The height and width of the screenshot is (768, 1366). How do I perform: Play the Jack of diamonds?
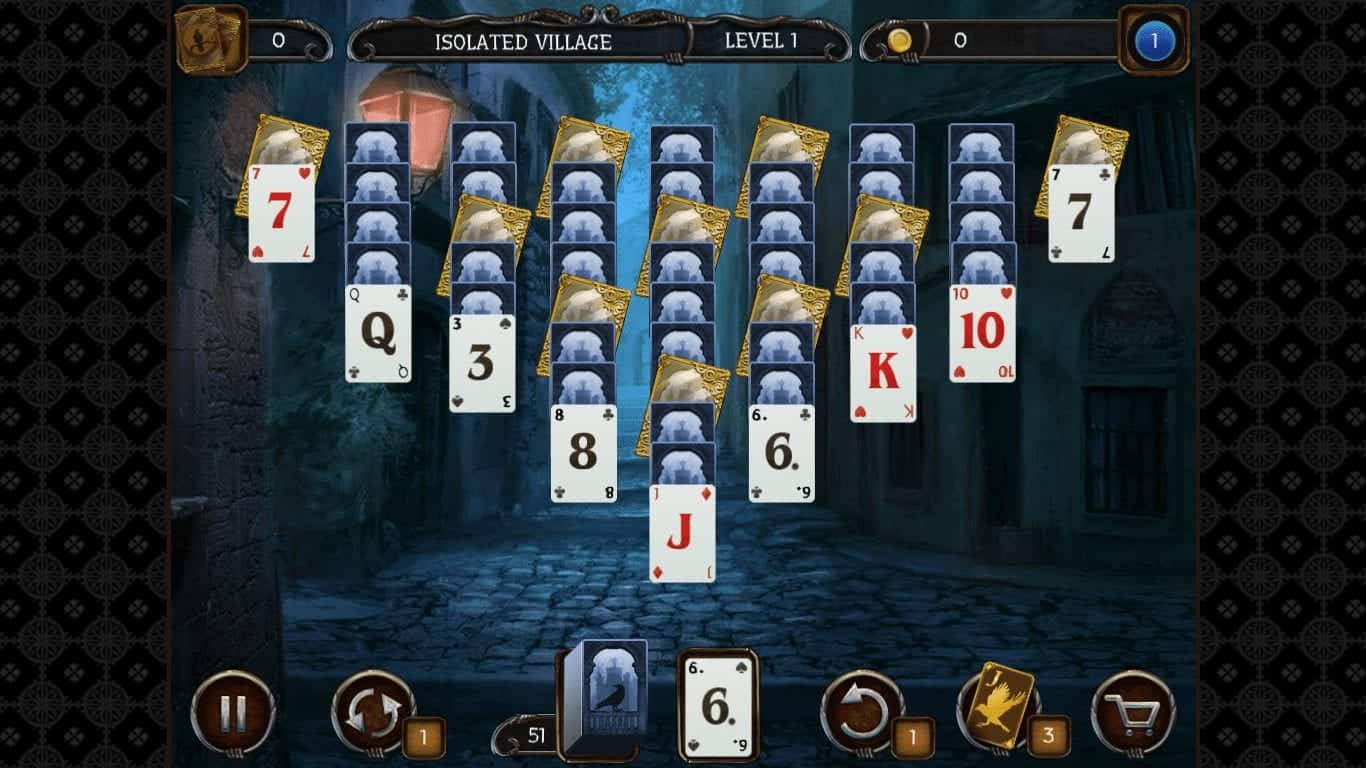pyautogui.click(x=681, y=530)
